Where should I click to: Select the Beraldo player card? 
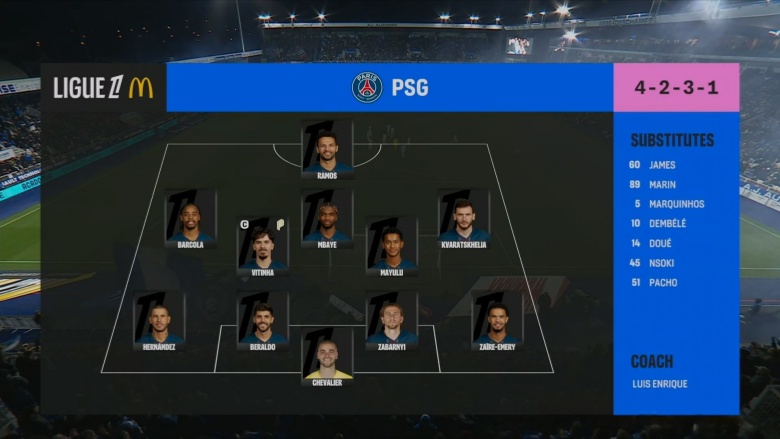click(263, 321)
